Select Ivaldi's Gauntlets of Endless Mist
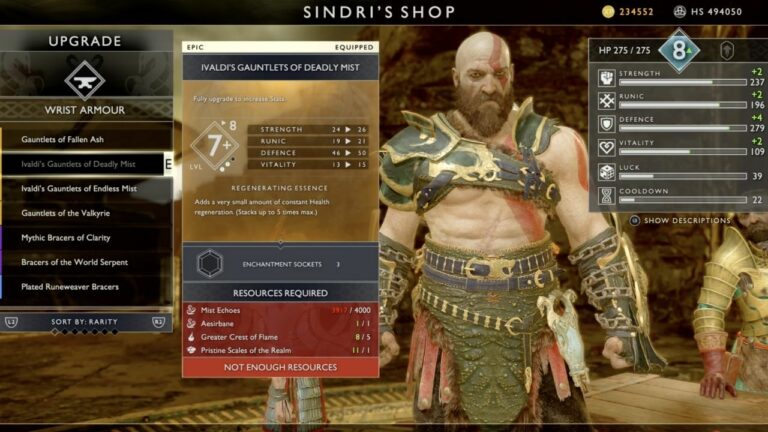 [x=79, y=188]
